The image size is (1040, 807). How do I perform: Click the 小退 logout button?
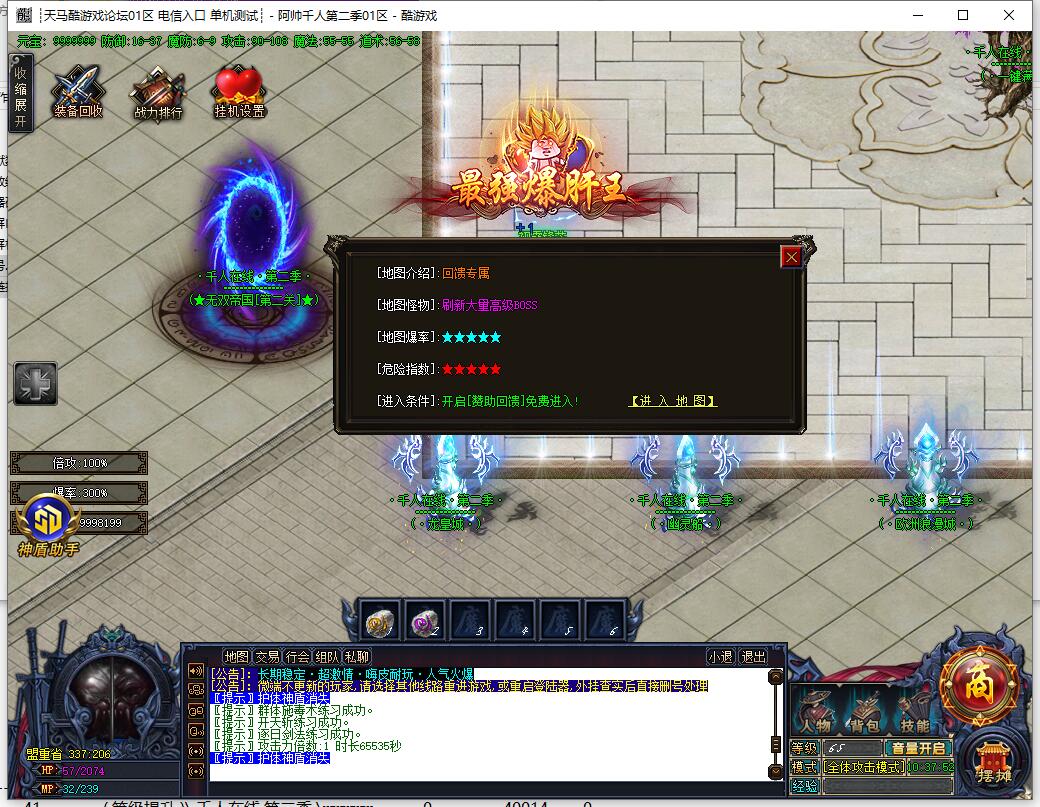[720, 657]
